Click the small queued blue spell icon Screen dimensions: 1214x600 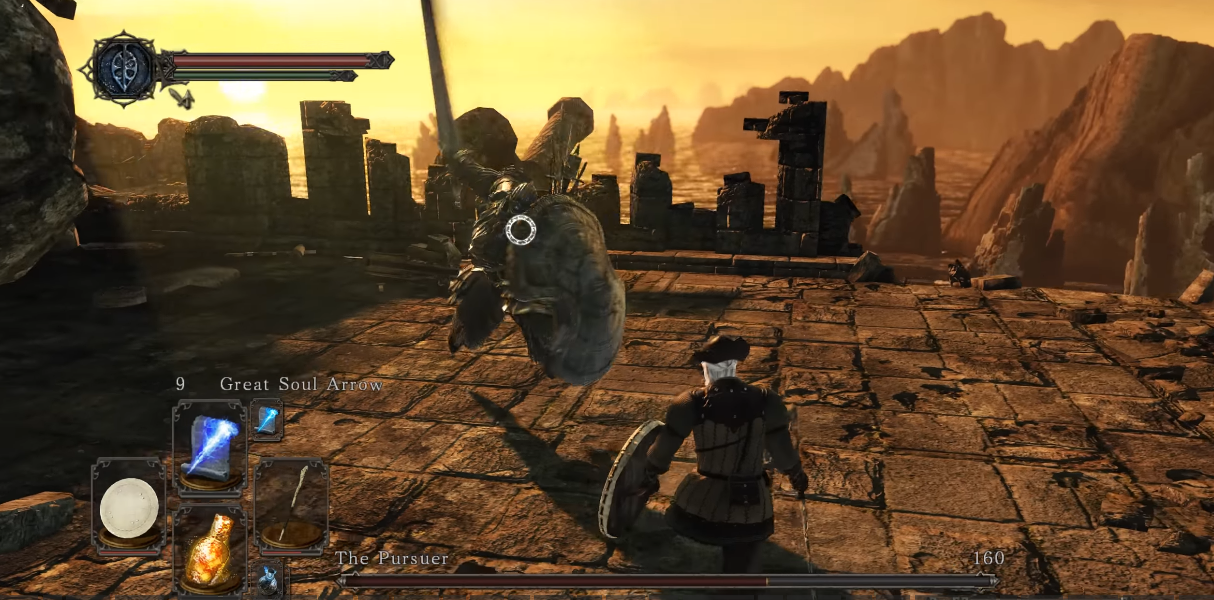point(266,420)
